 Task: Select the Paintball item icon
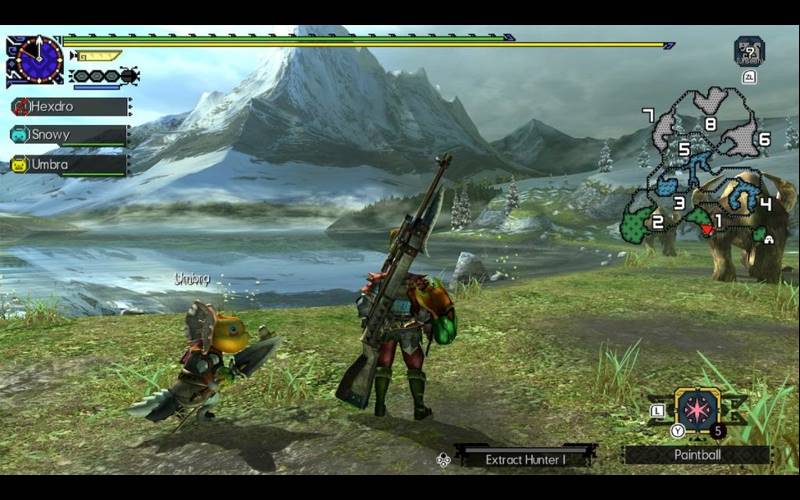coord(697,409)
